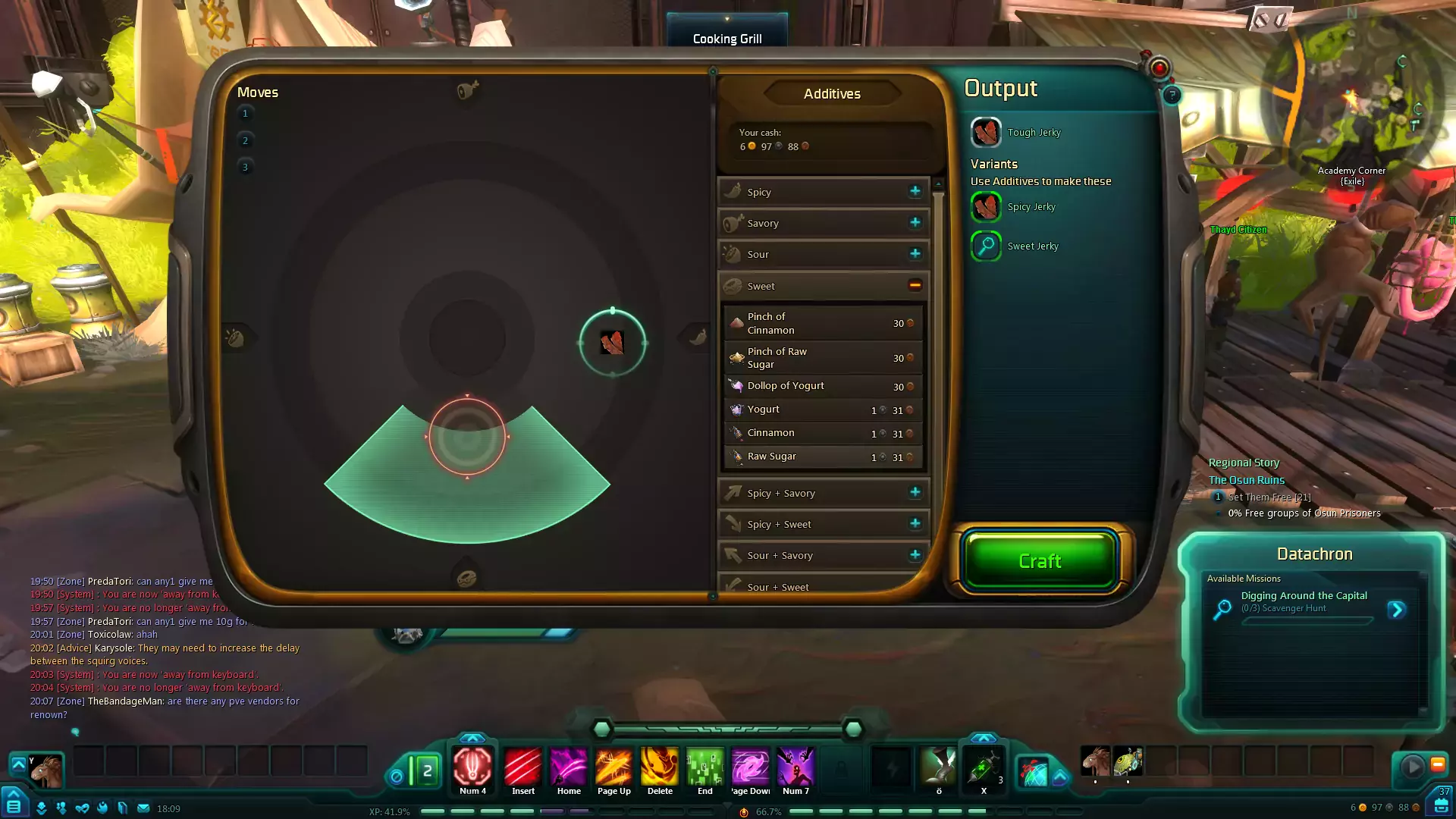The height and width of the screenshot is (819, 1456).
Task: Select the Spicy Jerky variant icon
Action: [x=986, y=206]
